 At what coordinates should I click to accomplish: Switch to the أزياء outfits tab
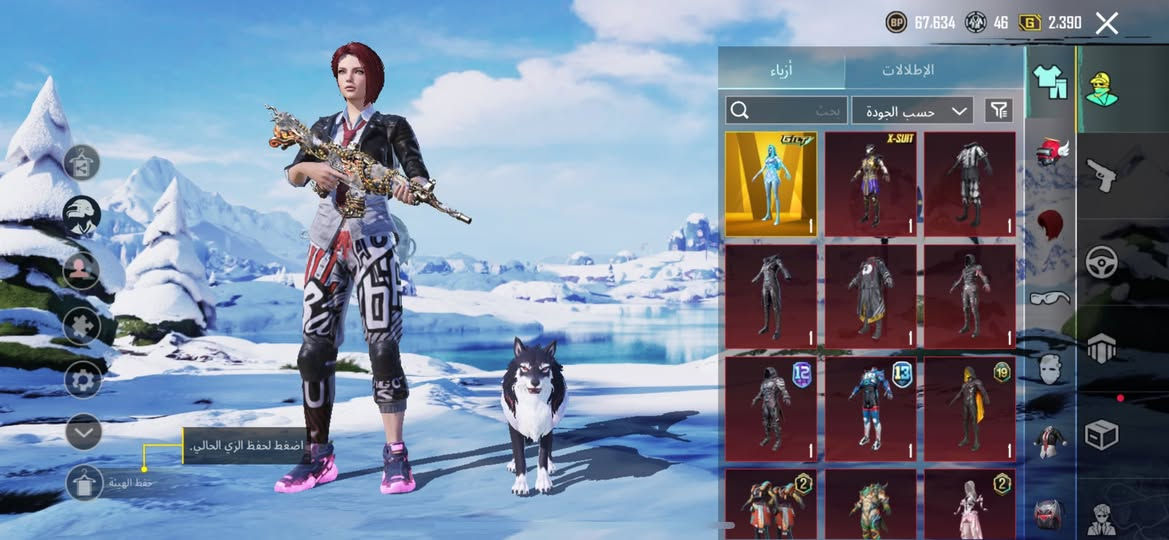coord(782,70)
